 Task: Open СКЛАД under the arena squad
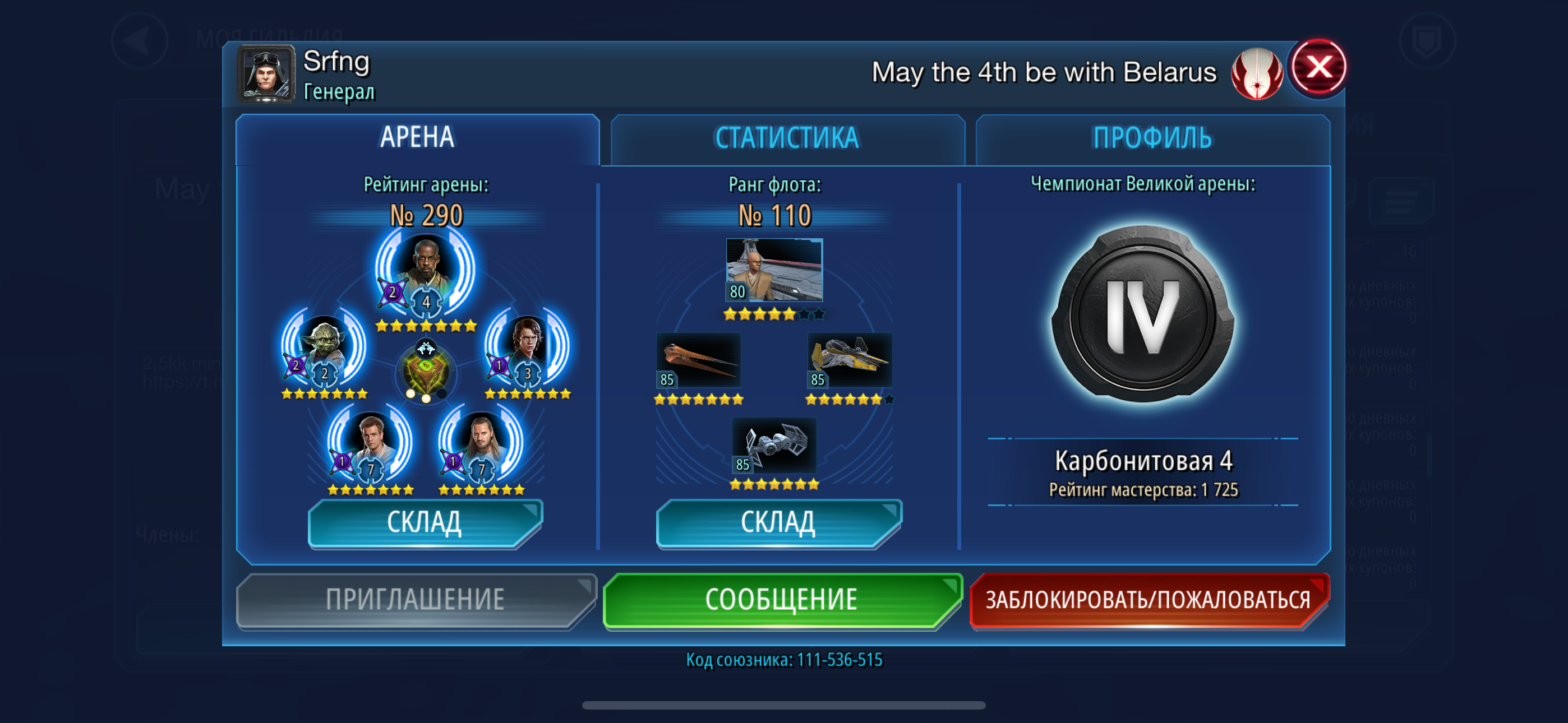(x=425, y=523)
